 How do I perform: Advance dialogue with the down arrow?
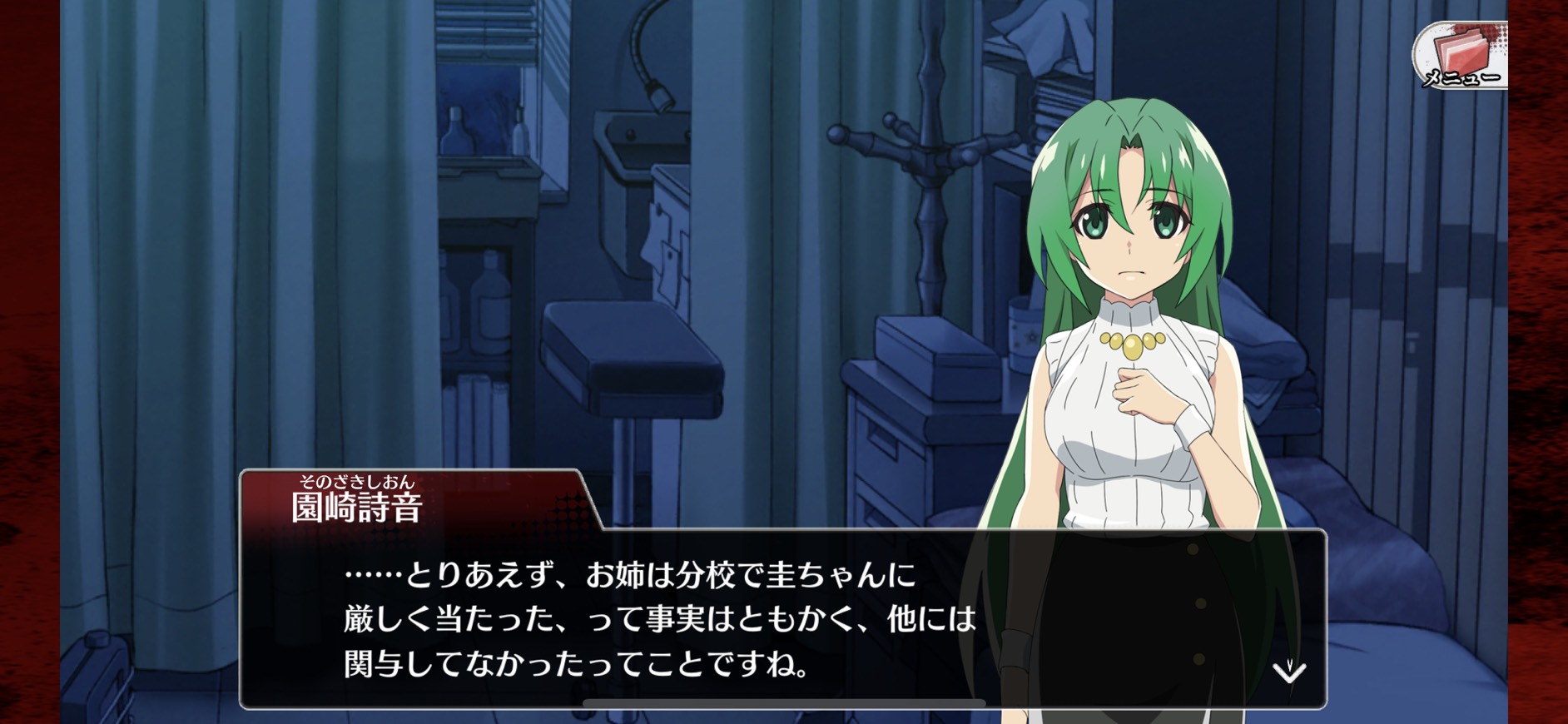(1289, 671)
